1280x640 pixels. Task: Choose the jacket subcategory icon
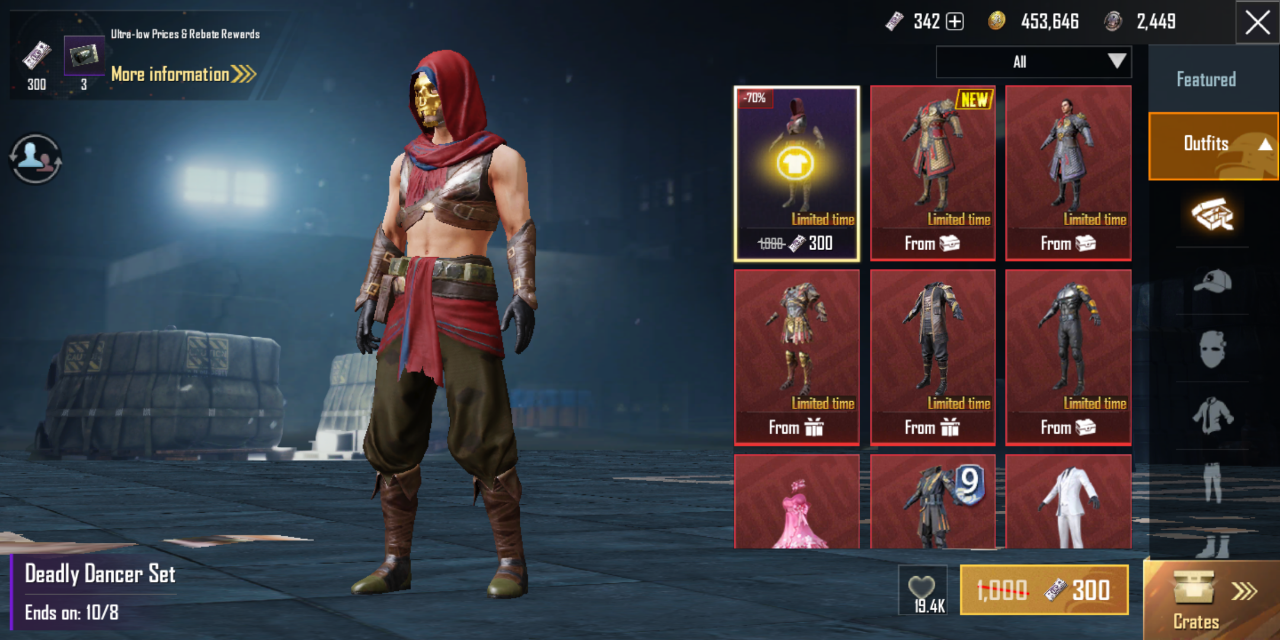click(1212, 414)
